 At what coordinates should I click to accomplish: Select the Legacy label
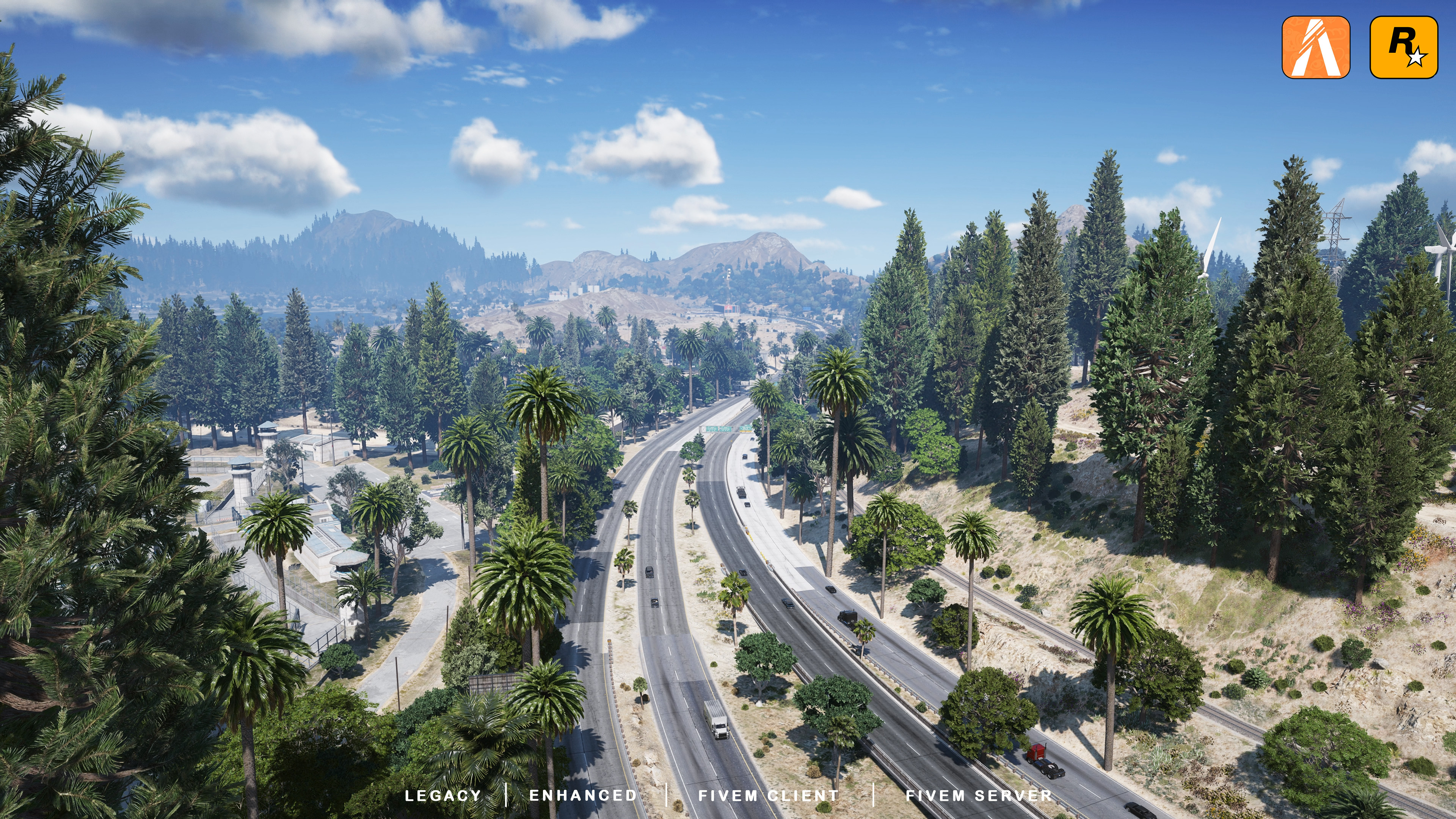tap(443, 795)
